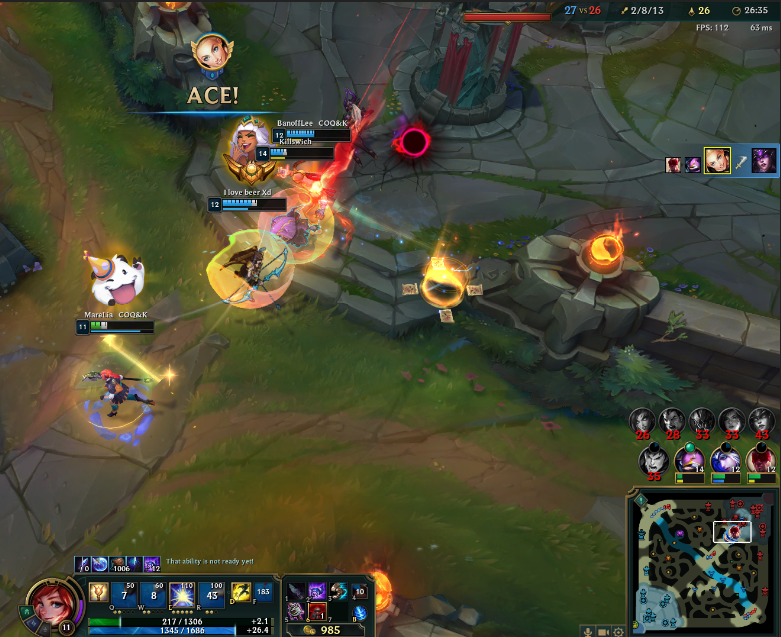Activate the W ability icon
The height and width of the screenshot is (637, 781).
156,593
